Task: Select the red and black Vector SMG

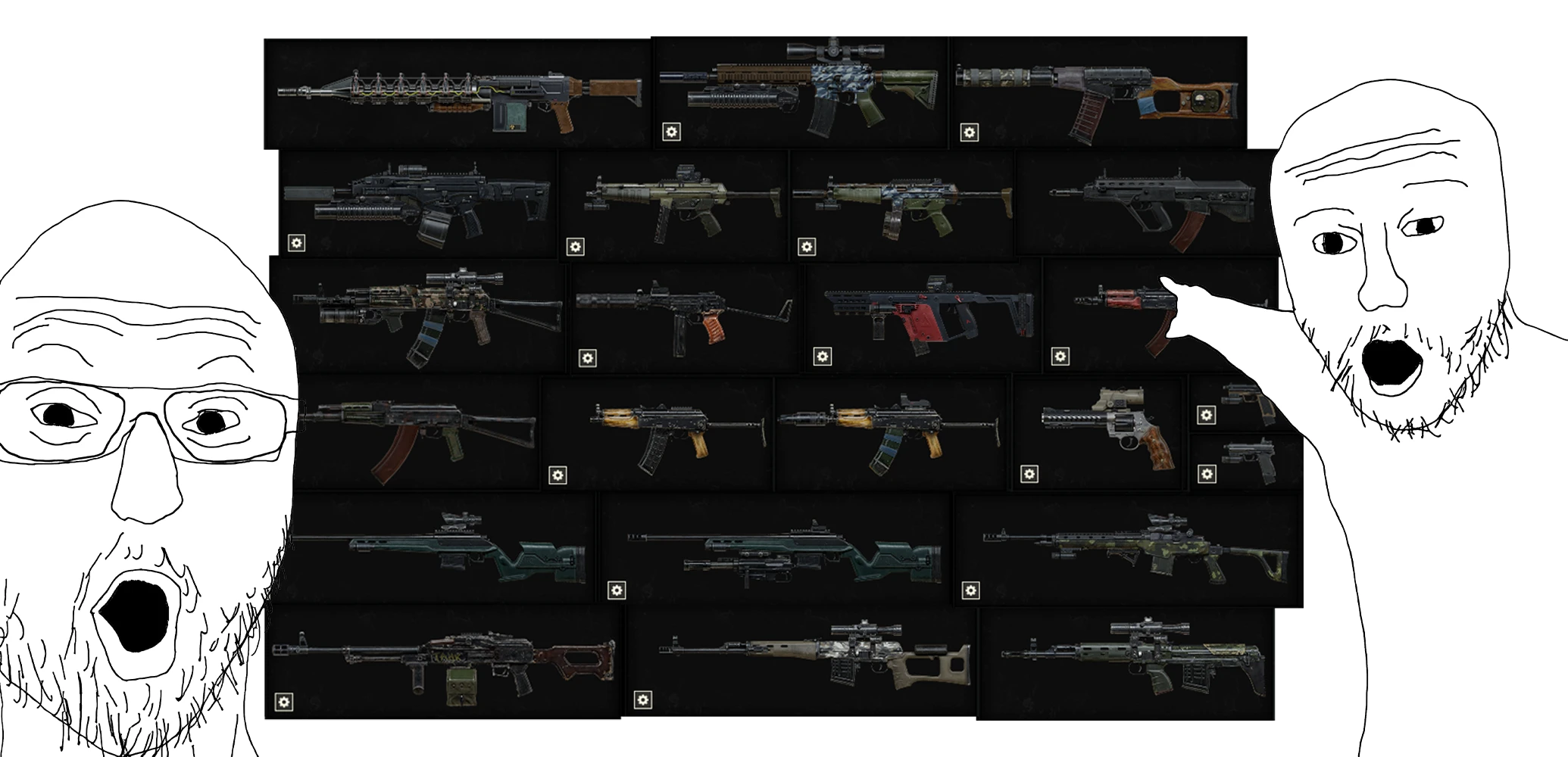Action: [923, 314]
